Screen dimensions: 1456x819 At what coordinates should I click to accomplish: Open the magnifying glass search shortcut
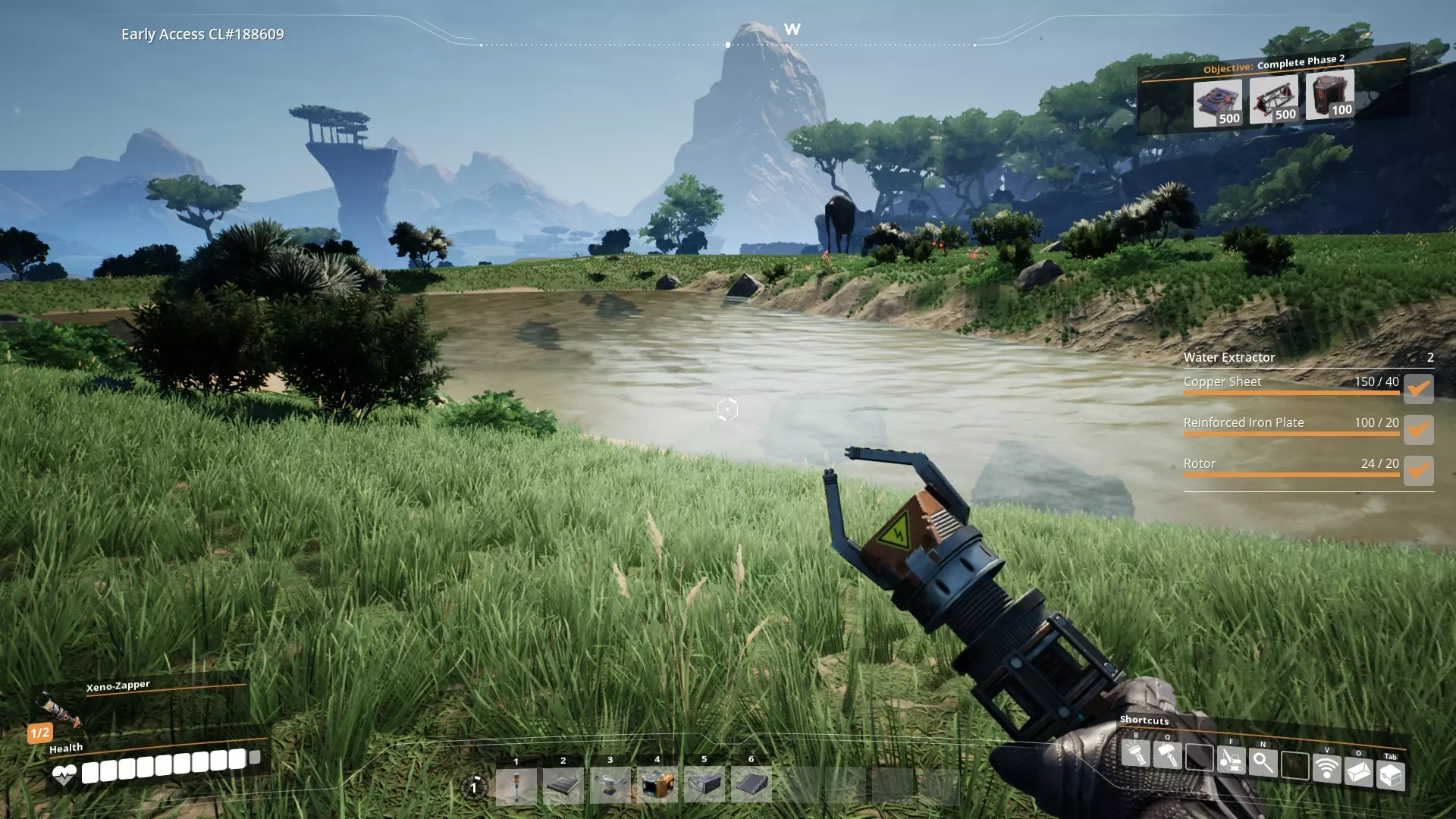click(x=1263, y=762)
